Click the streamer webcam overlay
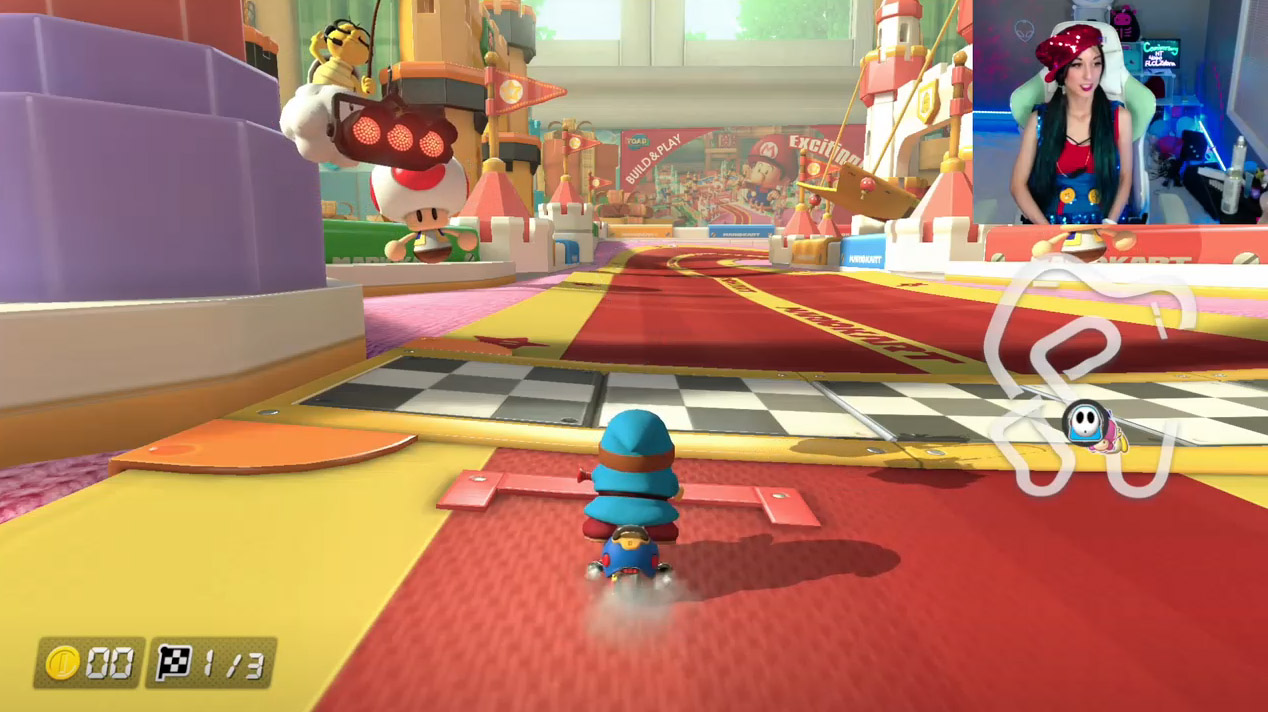This screenshot has width=1268, height=712. 1118,111
